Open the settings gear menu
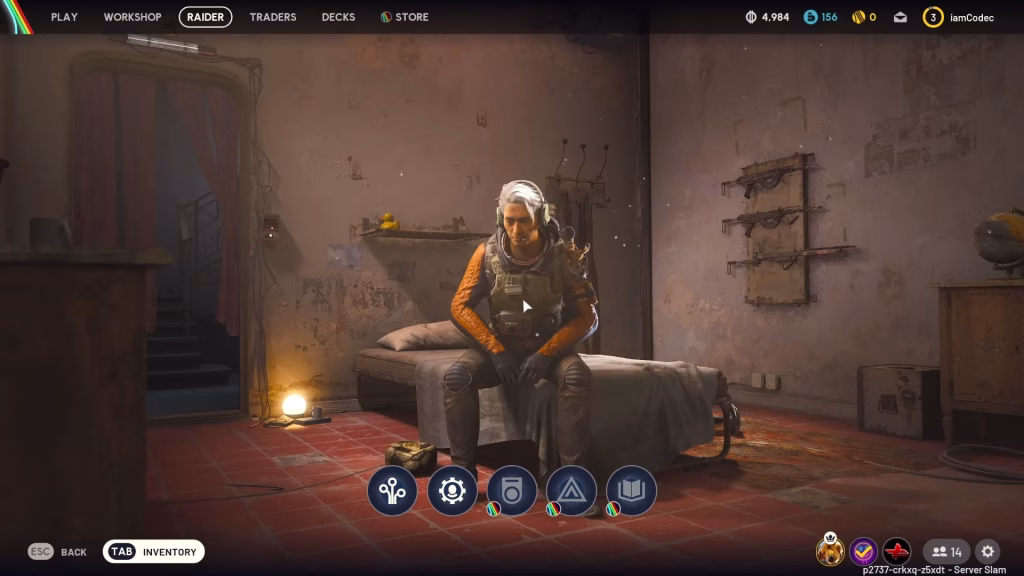Image resolution: width=1024 pixels, height=576 pixels. (x=988, y=551)
